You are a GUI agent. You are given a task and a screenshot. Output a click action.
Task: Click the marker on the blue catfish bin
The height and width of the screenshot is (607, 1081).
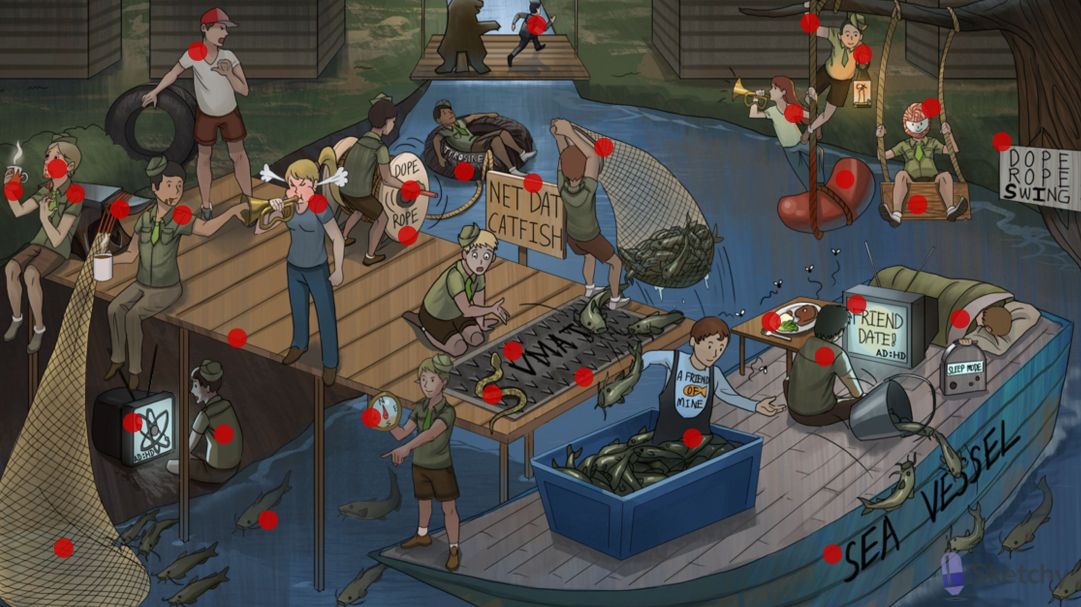click(x=692, y=438)
